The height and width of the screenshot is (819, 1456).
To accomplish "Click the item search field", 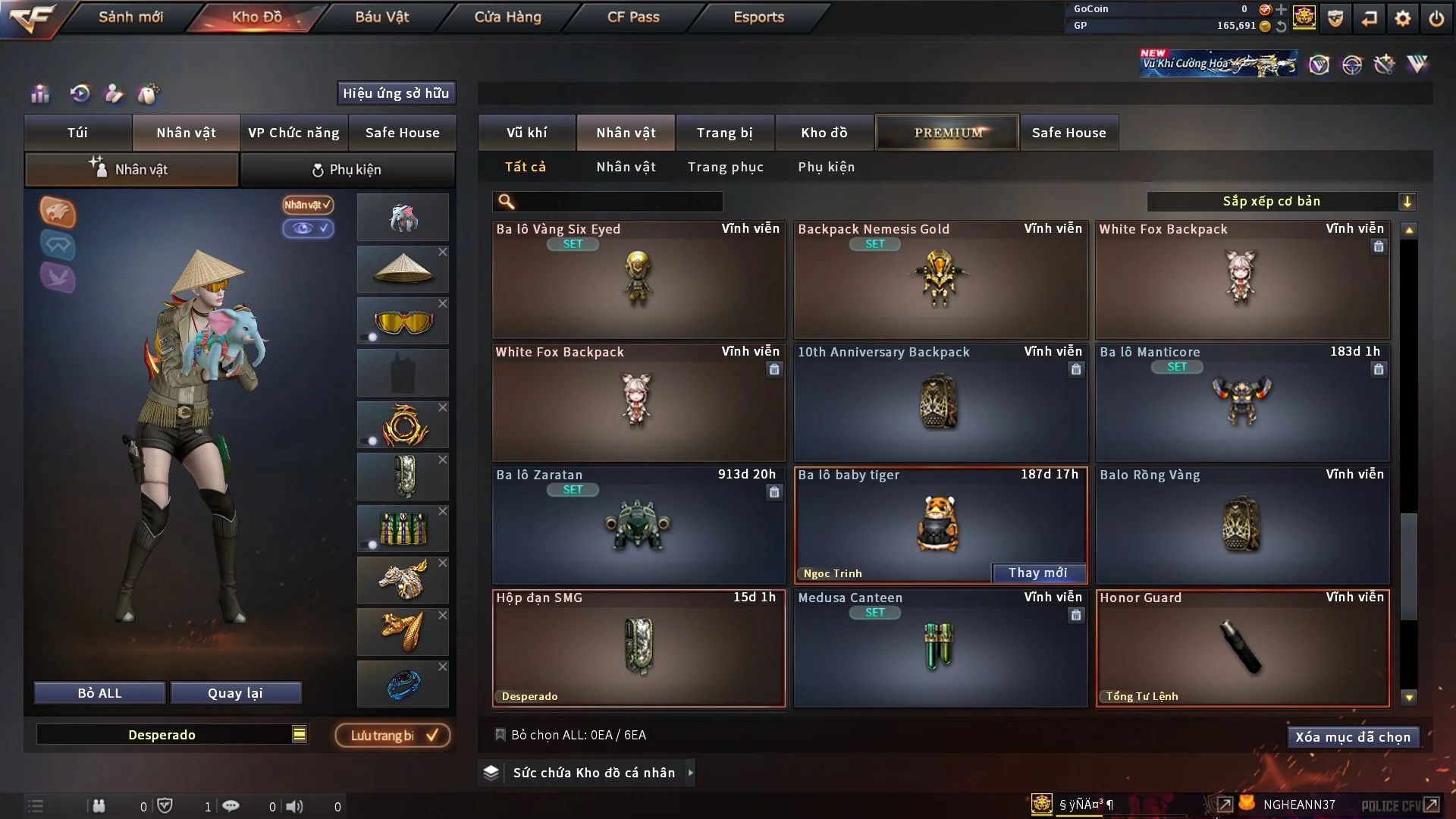I will click(618, 202).
